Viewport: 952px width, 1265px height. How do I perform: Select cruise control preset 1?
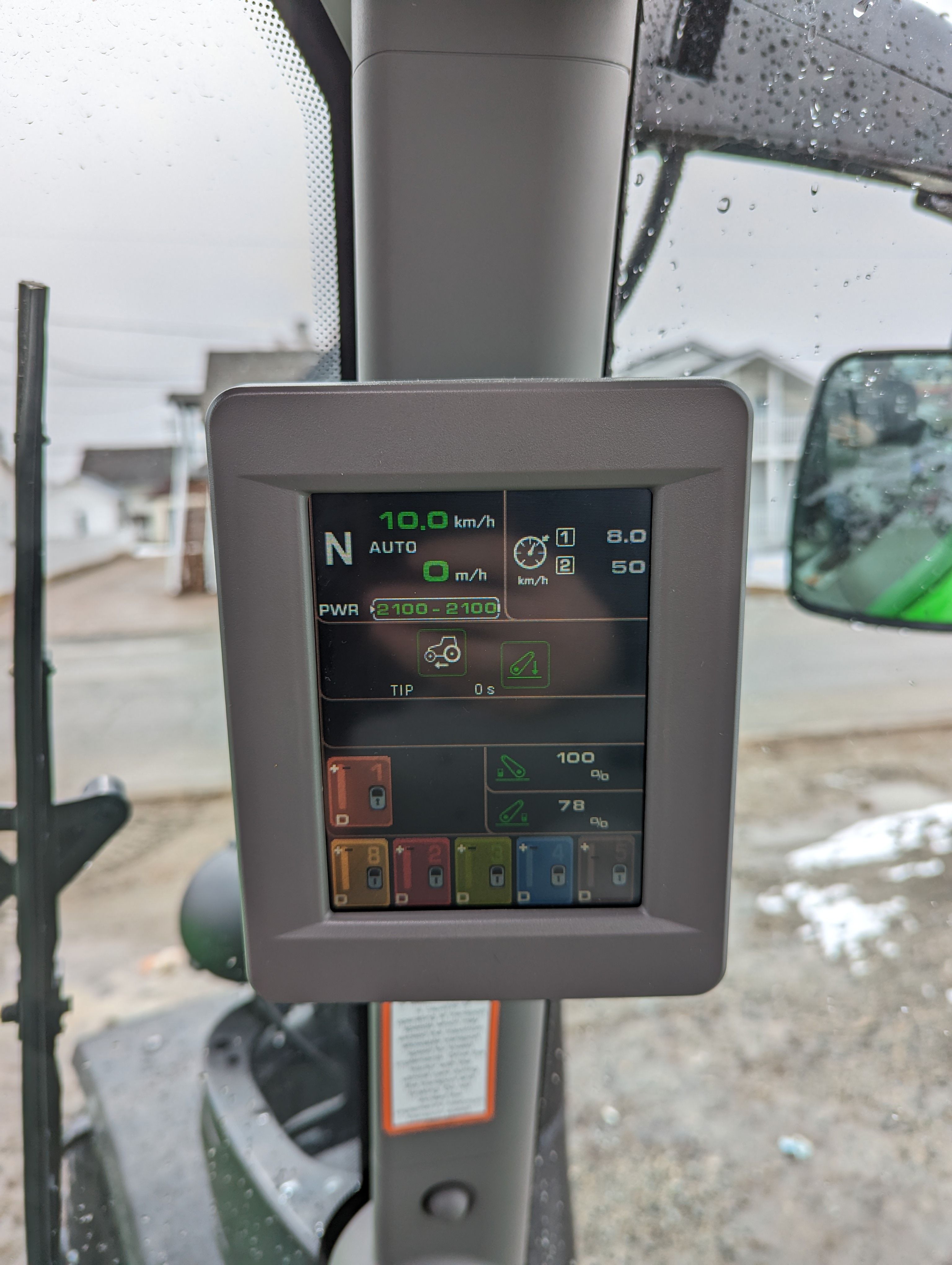click(565, 538)
